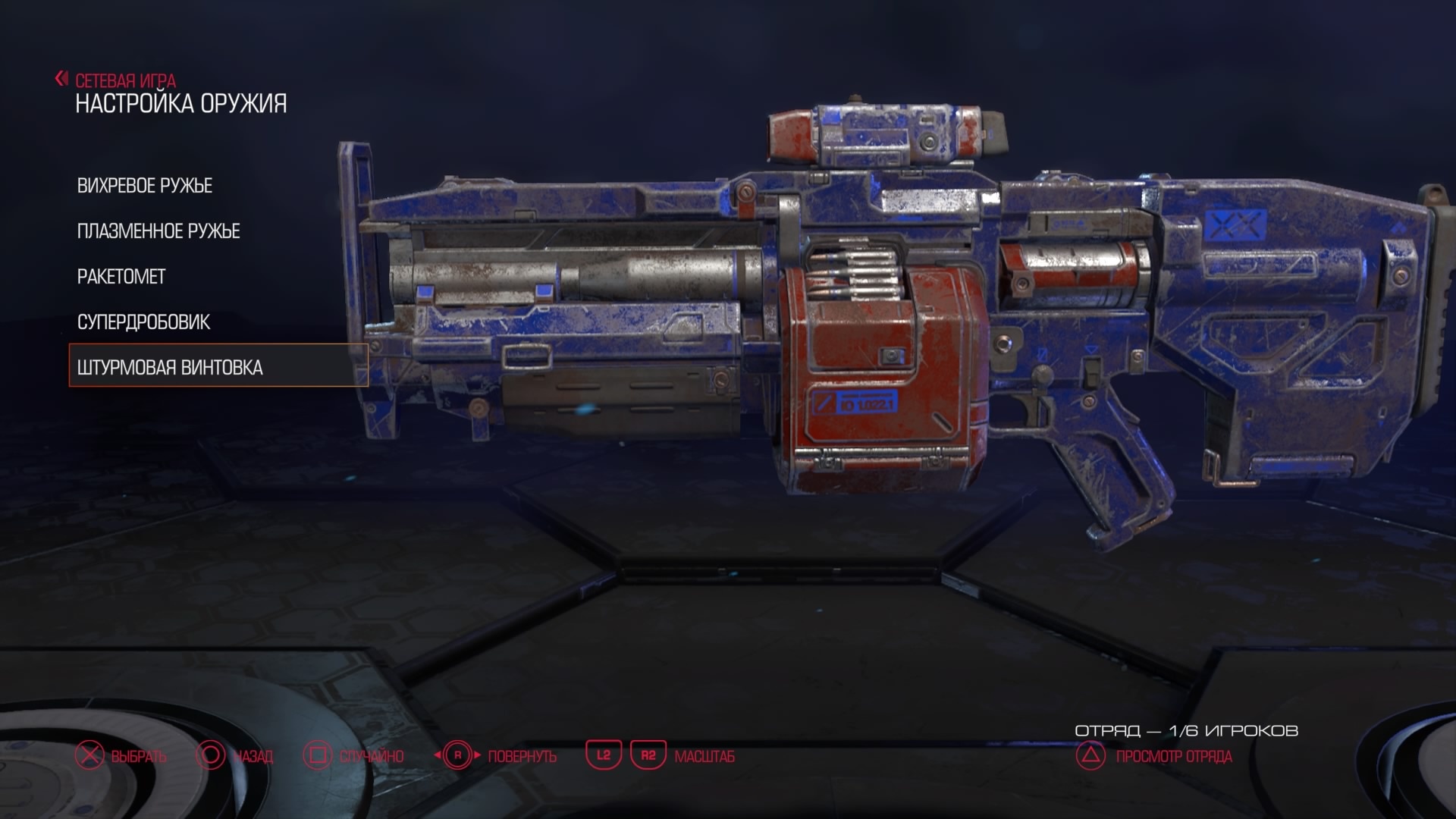
Task: Choose Плазменное ружье in the weapon list
Action: 158,231
